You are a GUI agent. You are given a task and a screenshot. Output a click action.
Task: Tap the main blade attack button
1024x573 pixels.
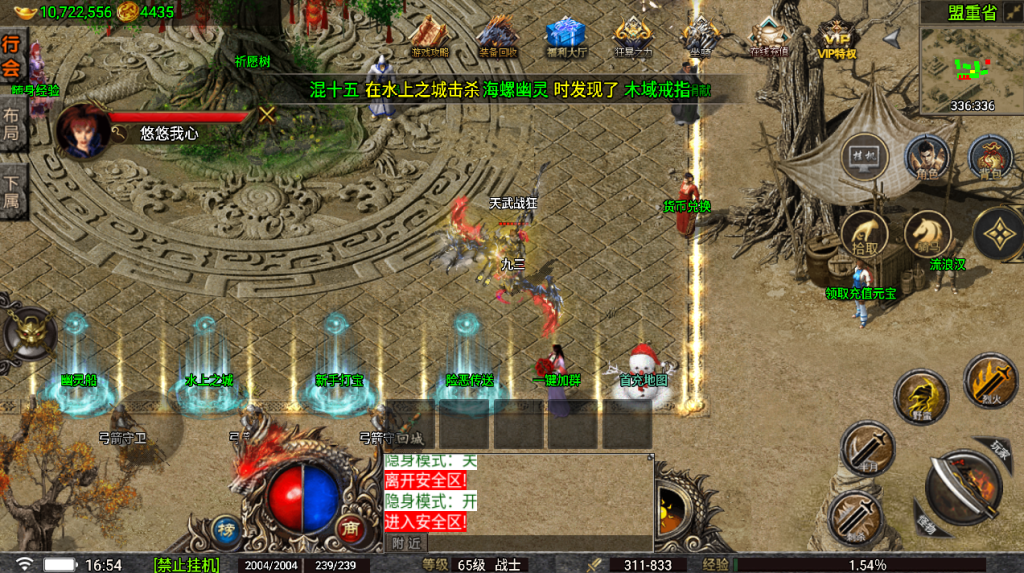pos(964,487)
